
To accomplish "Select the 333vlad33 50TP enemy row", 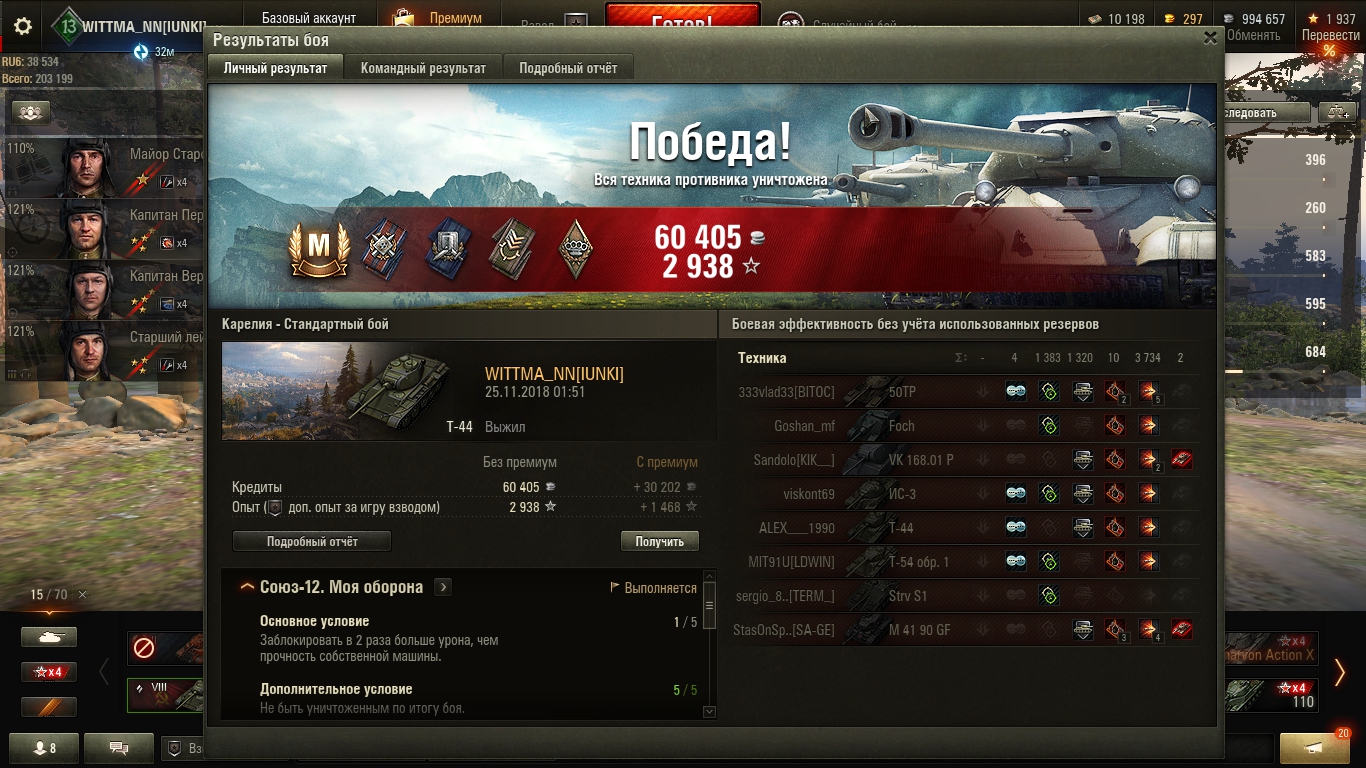I will coord(965,392).
